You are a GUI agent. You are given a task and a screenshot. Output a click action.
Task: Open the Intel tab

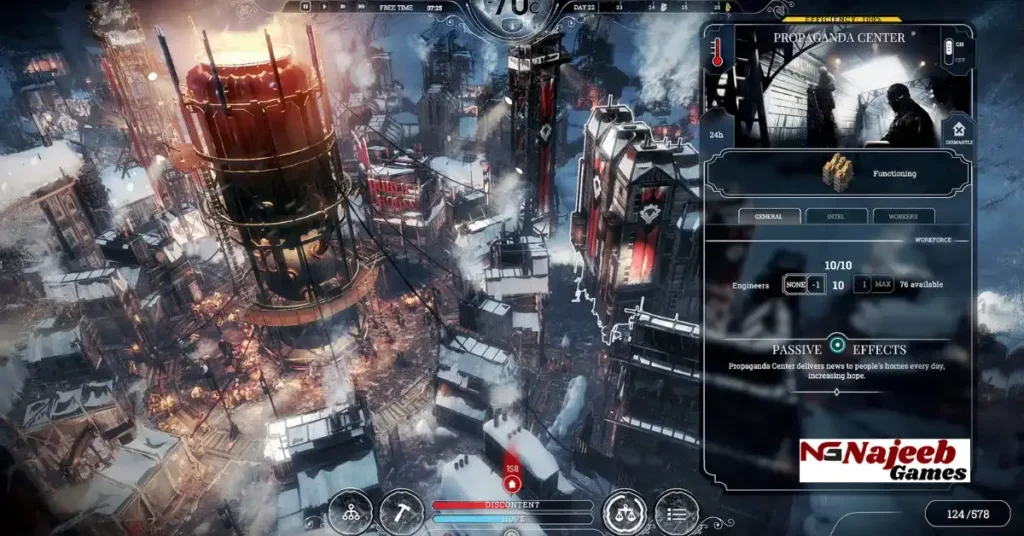pyautogui.click(x=836, y=216)
